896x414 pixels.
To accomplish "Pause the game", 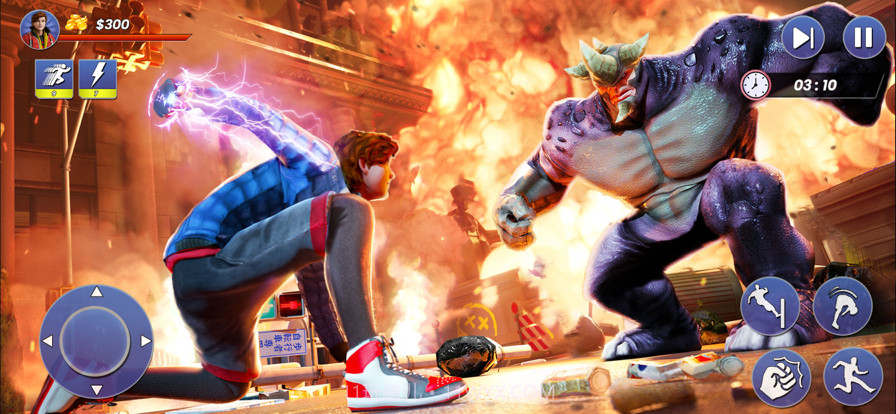I will point(864,38).
